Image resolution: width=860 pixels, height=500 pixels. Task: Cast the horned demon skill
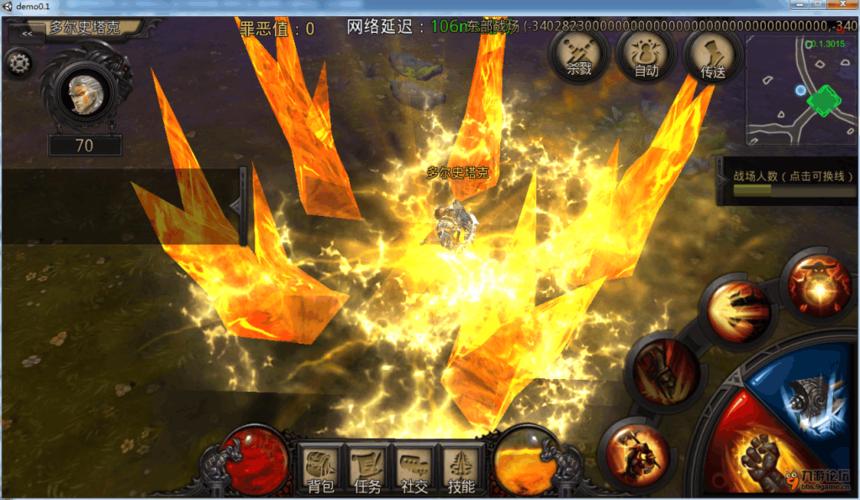pyautogui.click(x=819, y=283)
